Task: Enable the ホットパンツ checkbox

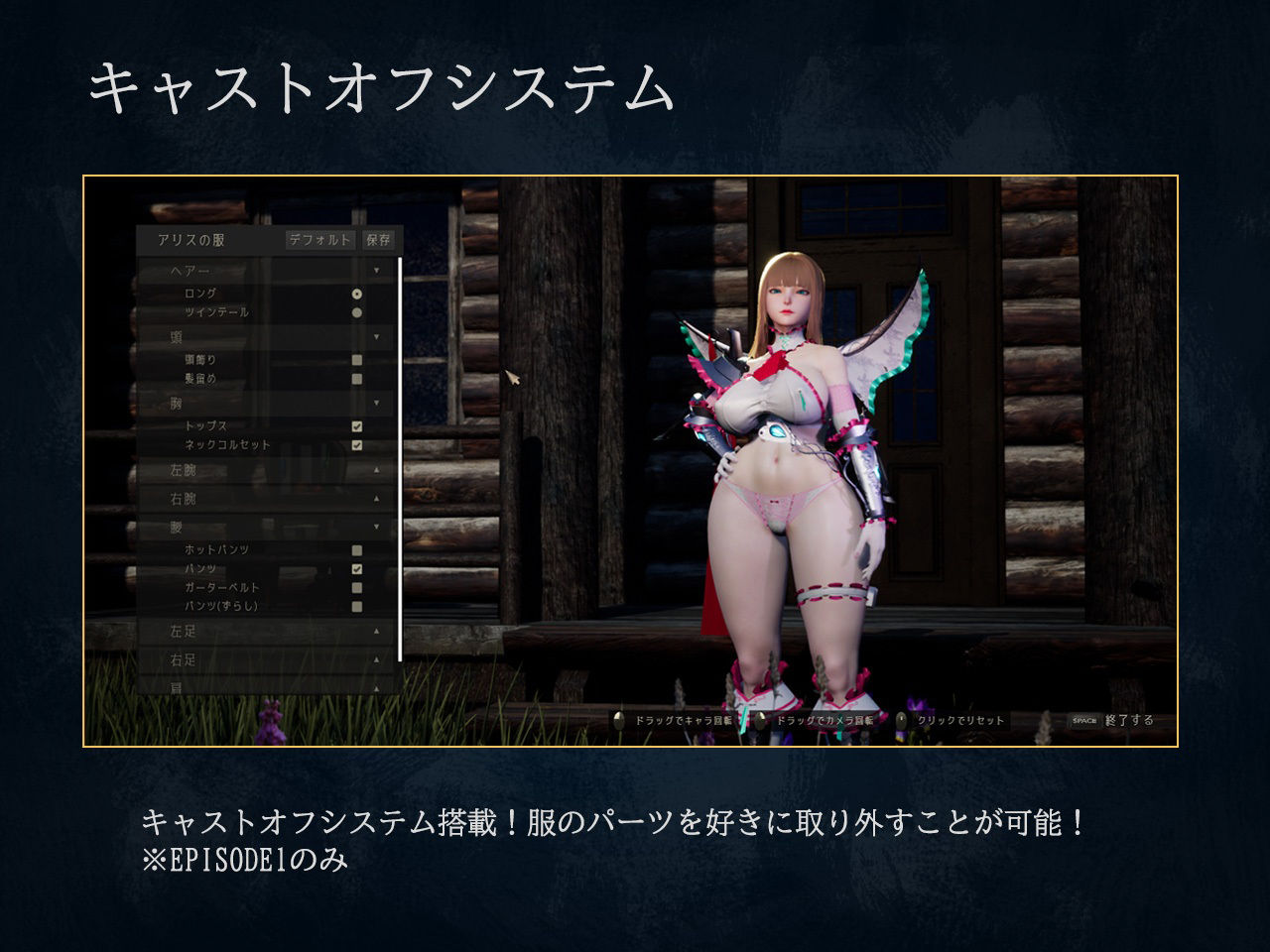Action: click(355, 547)
